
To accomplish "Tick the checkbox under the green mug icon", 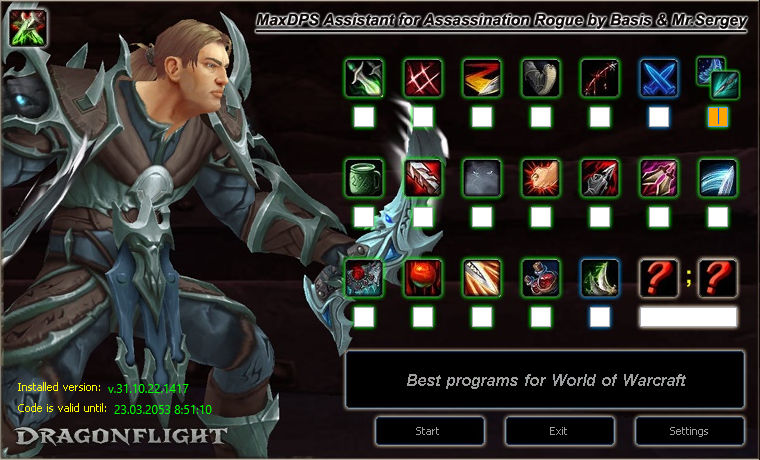I will [364, 217].
